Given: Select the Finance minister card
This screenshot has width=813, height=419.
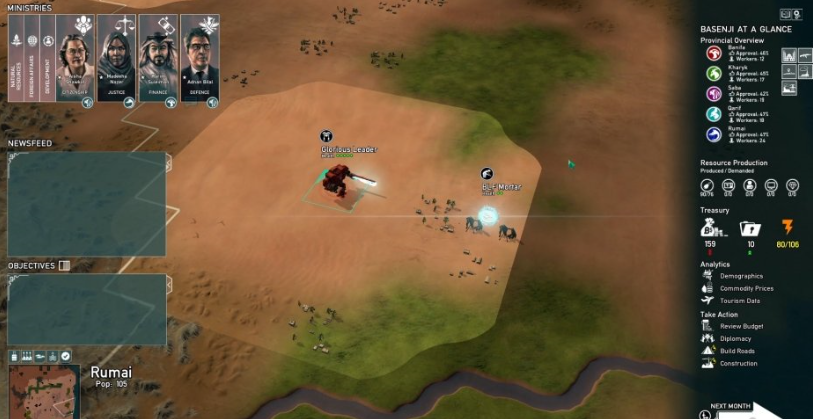Looking at the screenshot, I should [159, 60].
